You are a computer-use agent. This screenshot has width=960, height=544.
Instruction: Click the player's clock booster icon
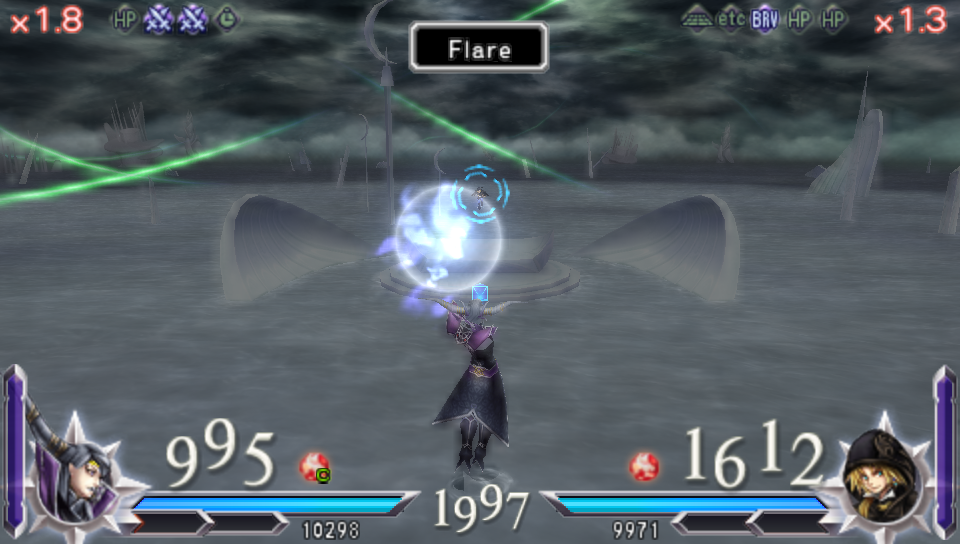[x=228, y=19]
